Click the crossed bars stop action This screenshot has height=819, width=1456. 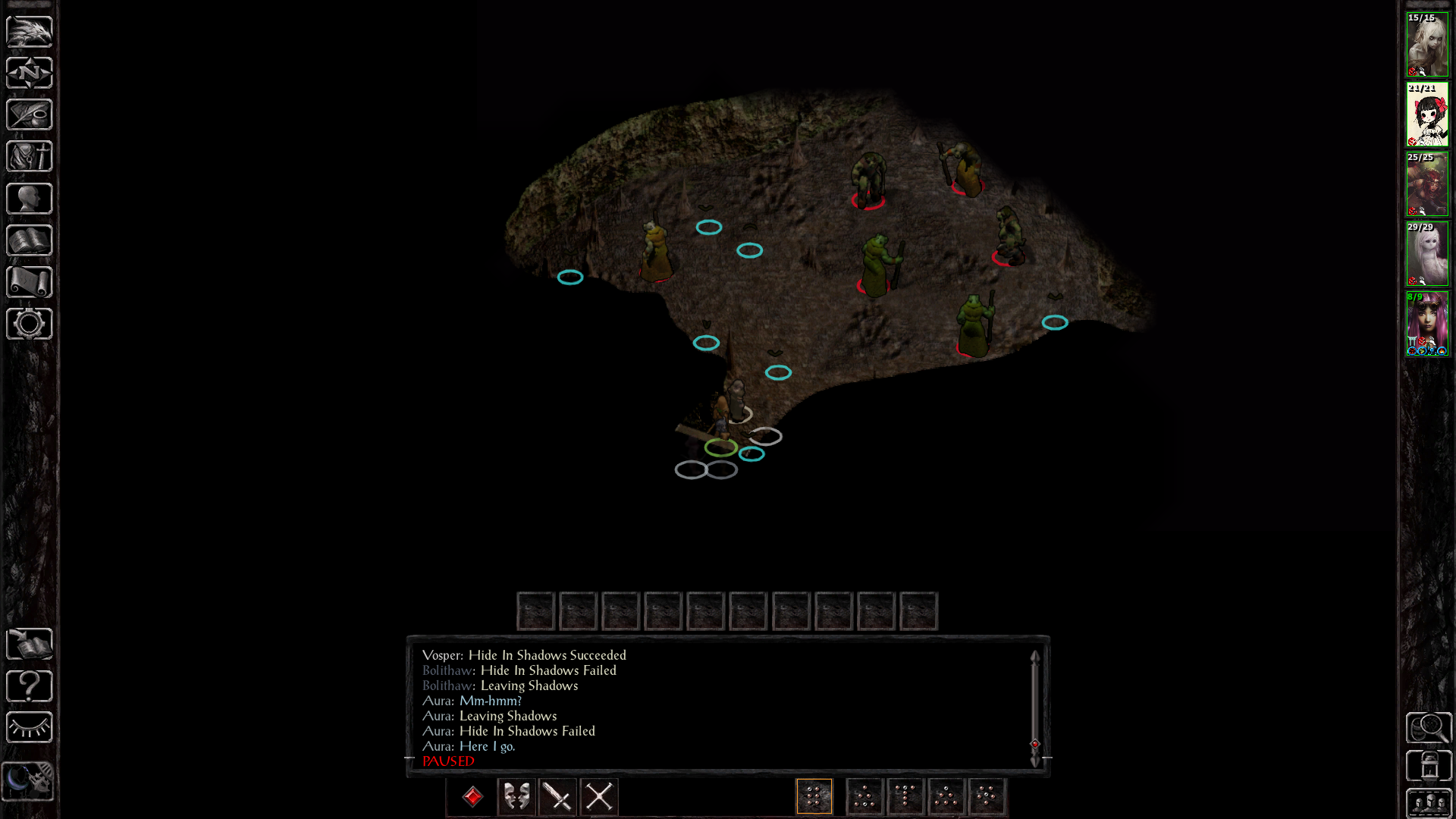[x=599, y=797]
